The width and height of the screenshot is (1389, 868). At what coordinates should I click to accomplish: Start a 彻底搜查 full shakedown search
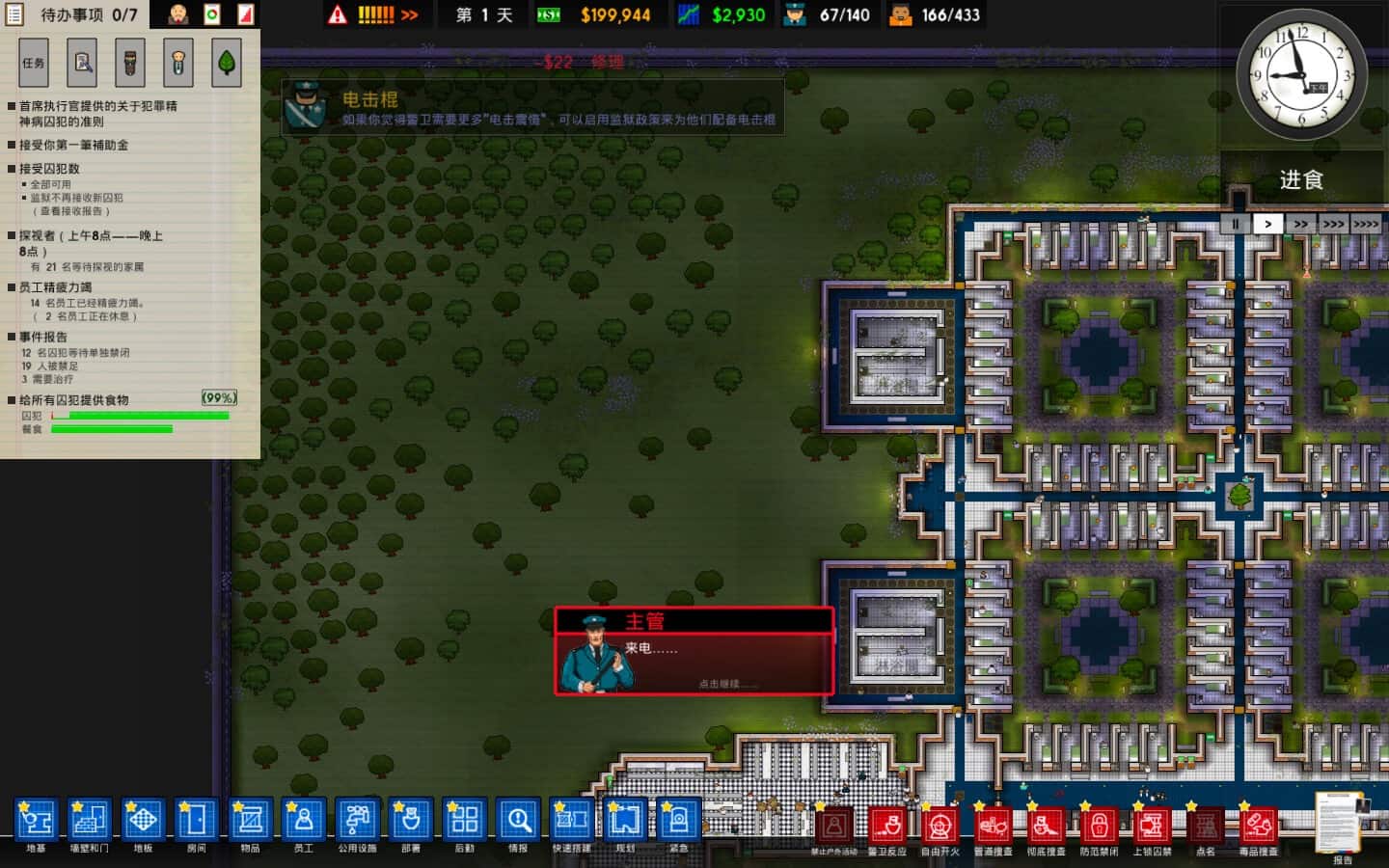pos(1046,827)
